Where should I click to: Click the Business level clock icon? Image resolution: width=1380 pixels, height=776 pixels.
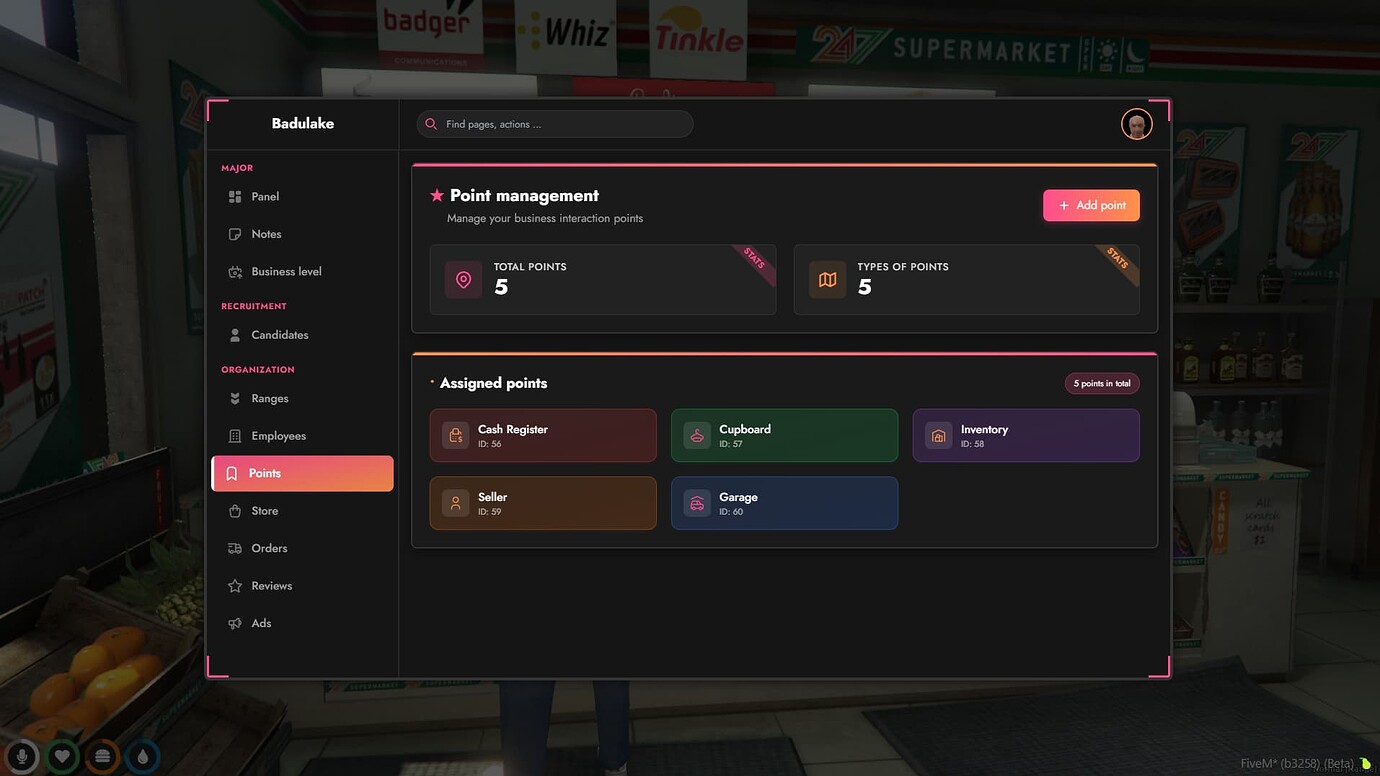233,271
